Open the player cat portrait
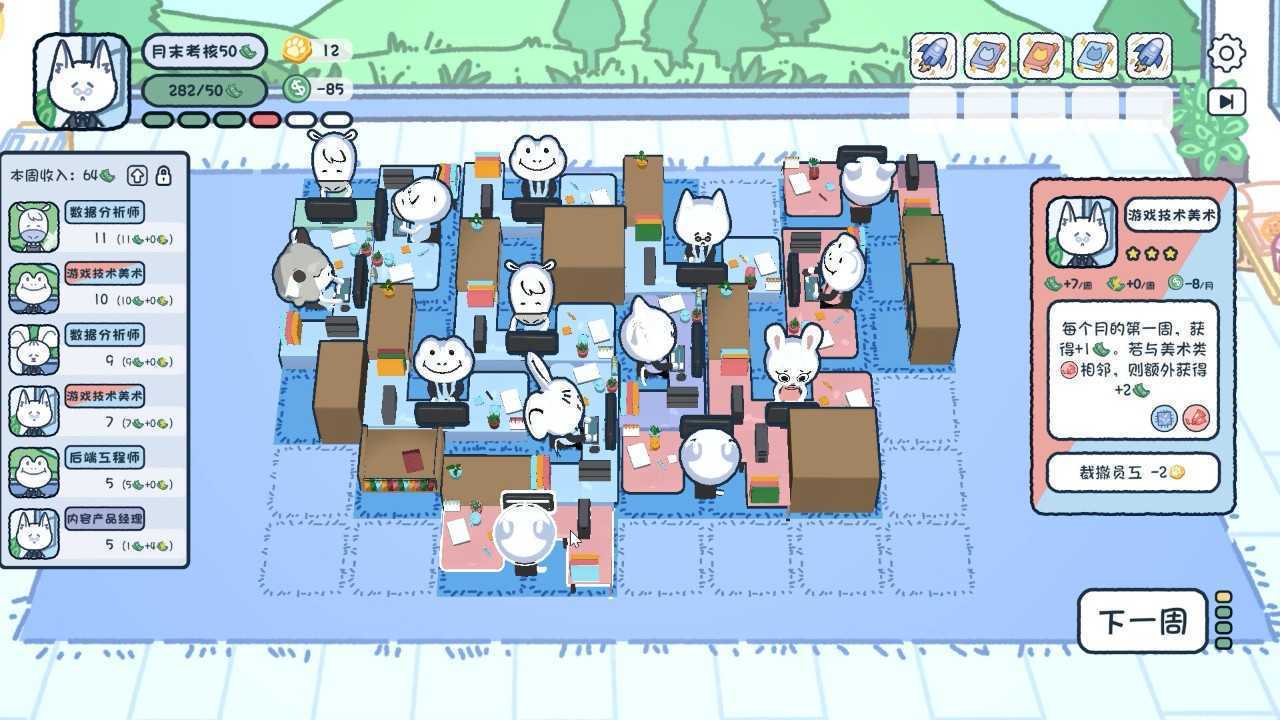1280x720 pixels. pos(82,82)
